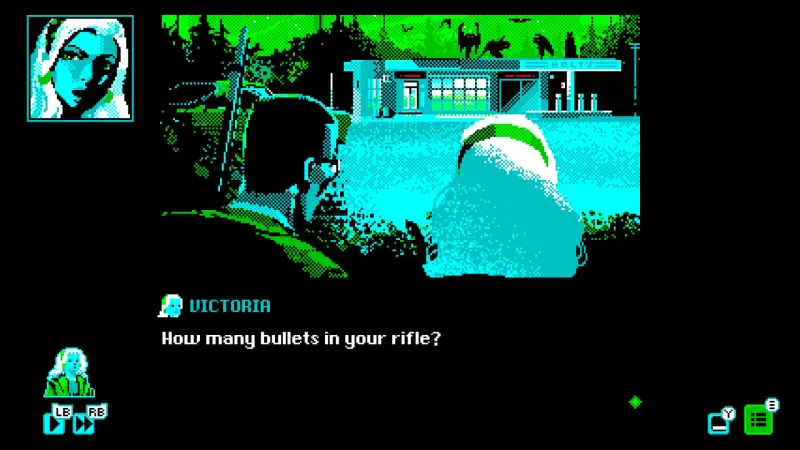Click the single-arrow play button
This screenshot has height=450, width=800.
(x=55, y=423)
